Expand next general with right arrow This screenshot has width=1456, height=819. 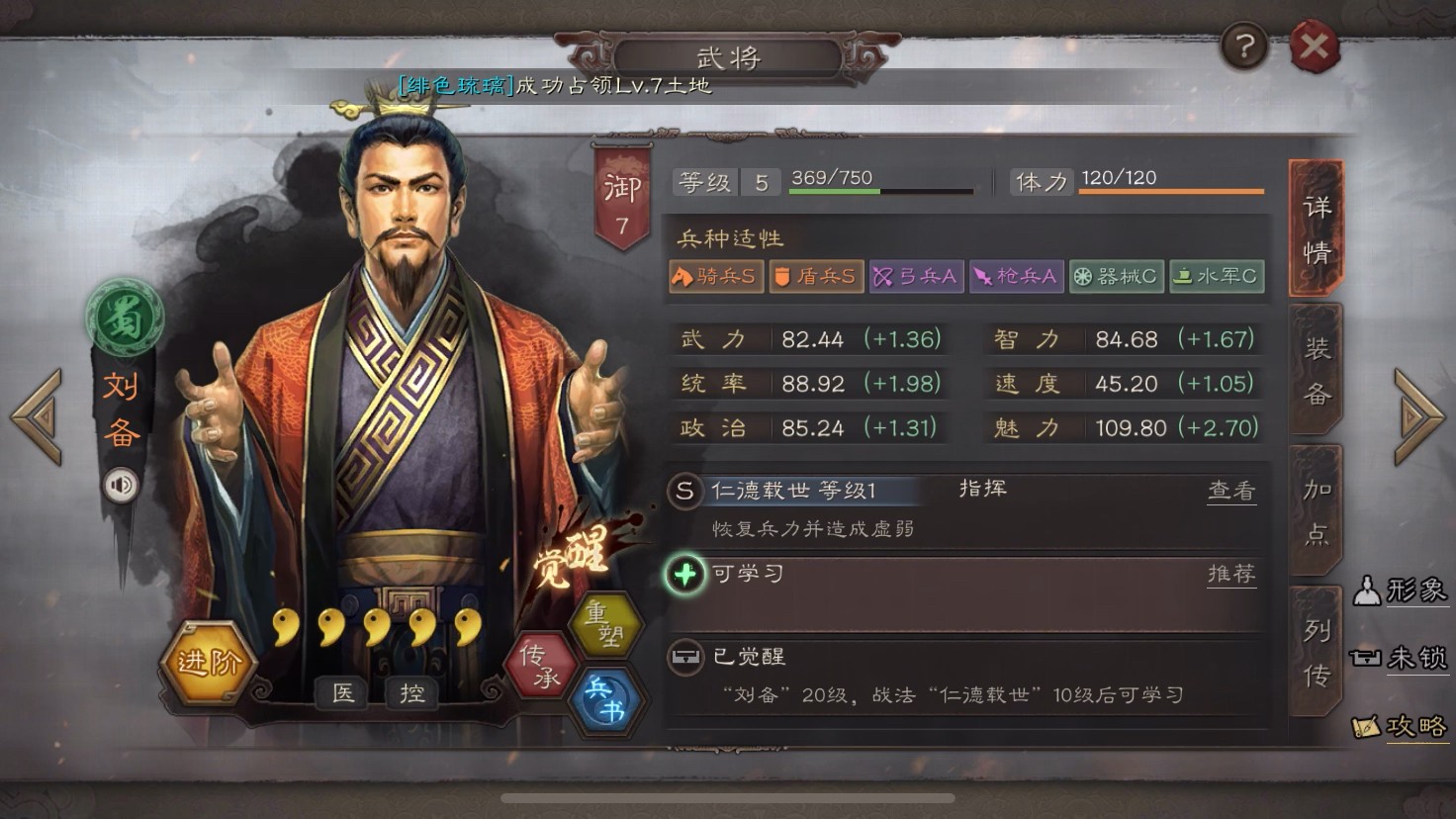tap(1418, 418)
